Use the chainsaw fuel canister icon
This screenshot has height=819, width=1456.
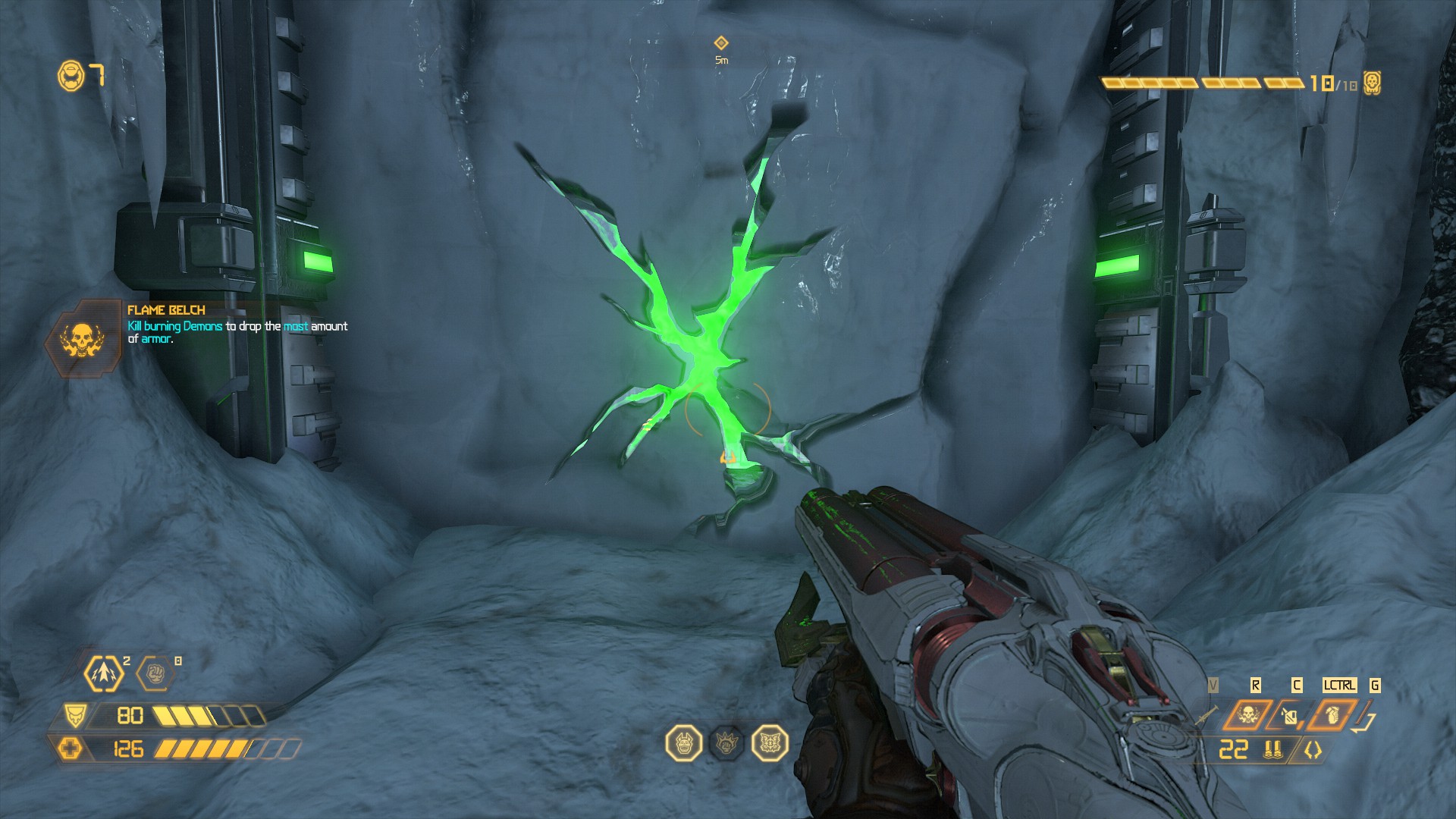[x=1290, y=715]
